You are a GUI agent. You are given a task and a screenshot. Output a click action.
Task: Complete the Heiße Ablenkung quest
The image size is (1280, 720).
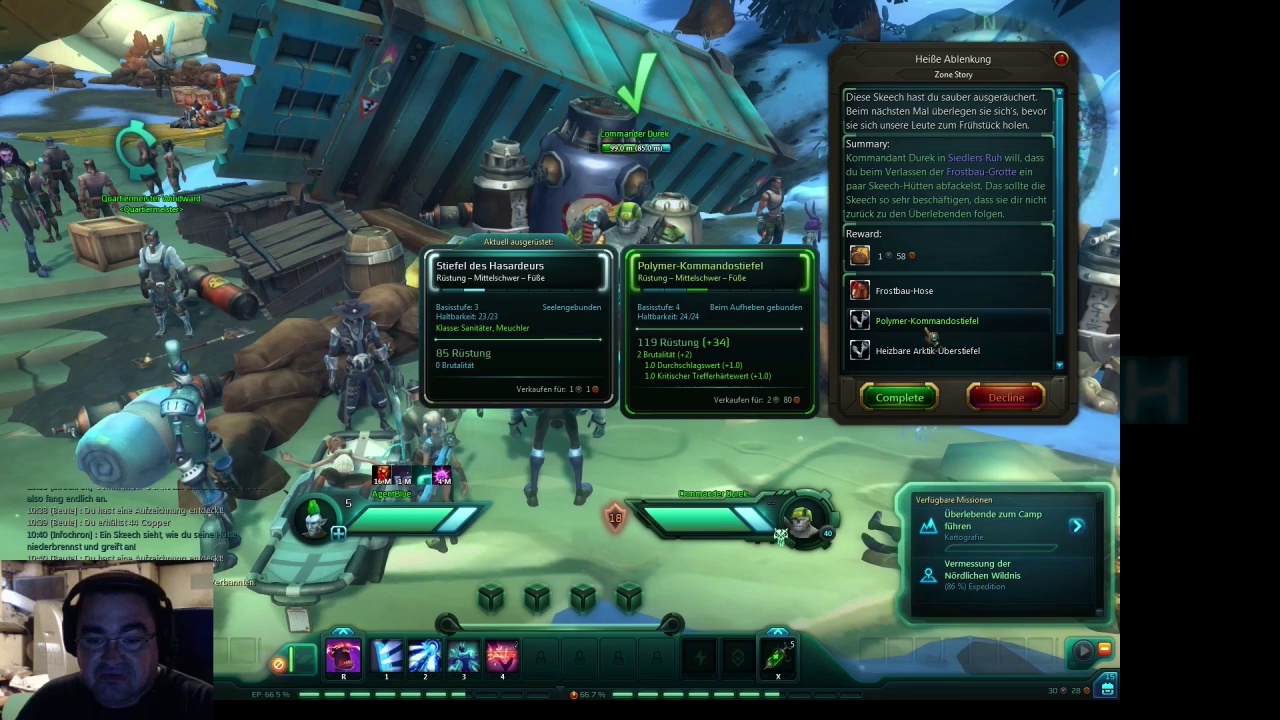pyautogui.click(x=899, y=398)
